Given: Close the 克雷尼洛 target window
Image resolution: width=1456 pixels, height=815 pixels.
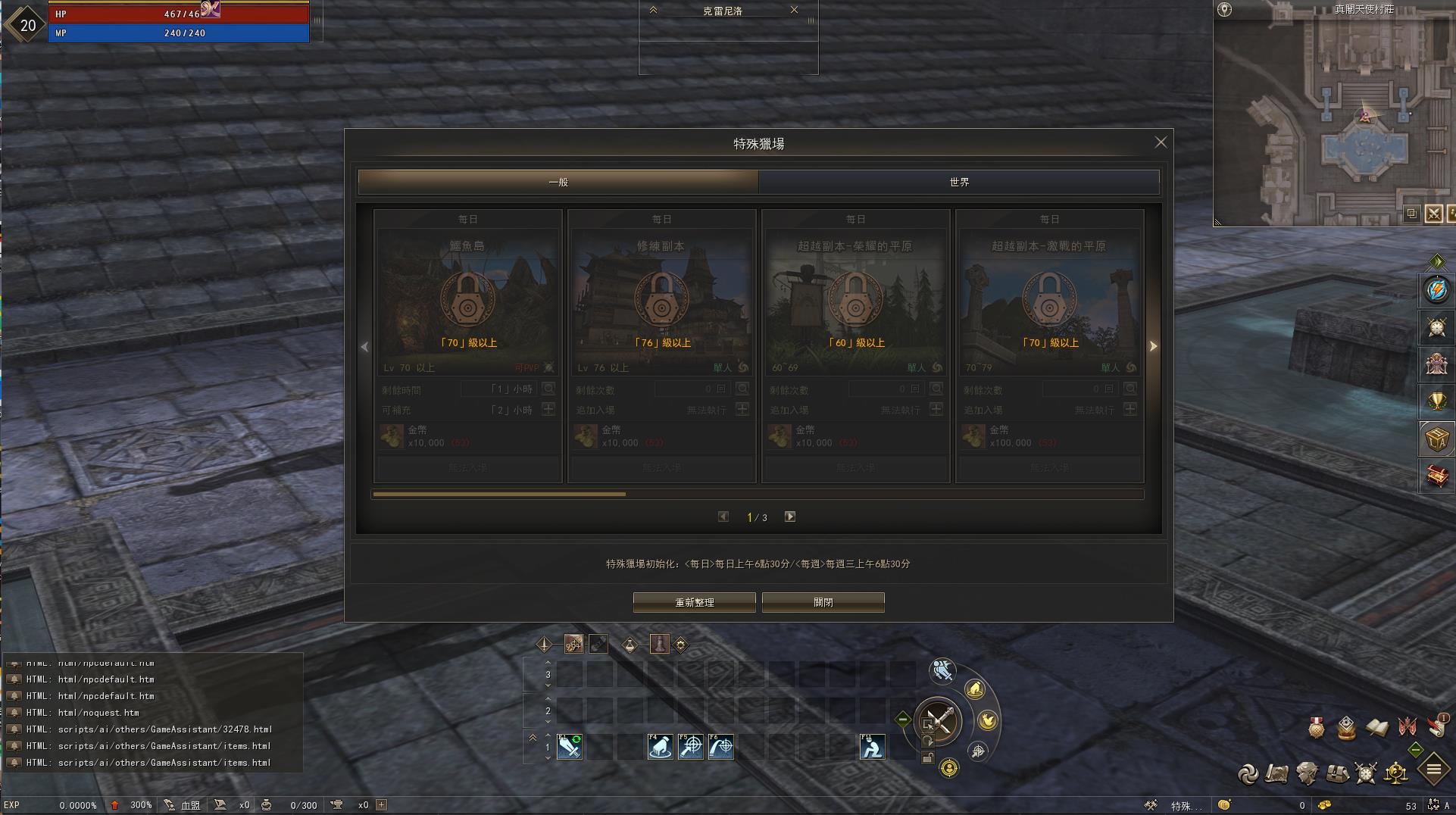Looking at the screenshot, I should tap(794, 10).
